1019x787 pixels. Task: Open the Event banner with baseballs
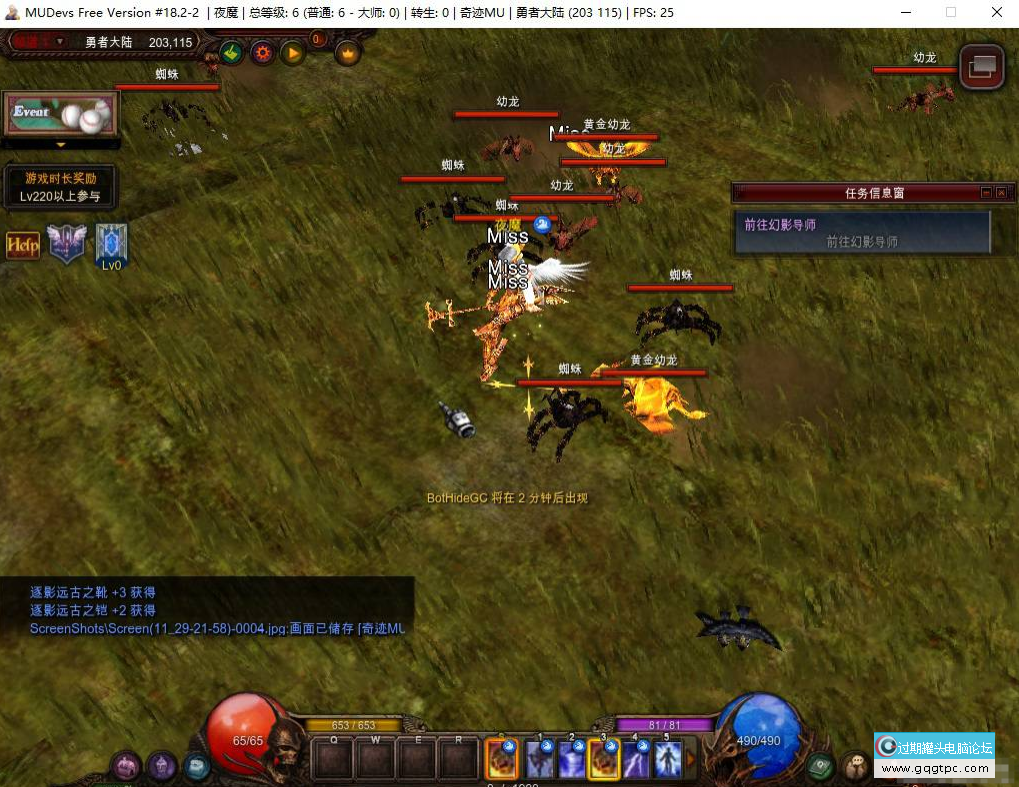[60, 113]
